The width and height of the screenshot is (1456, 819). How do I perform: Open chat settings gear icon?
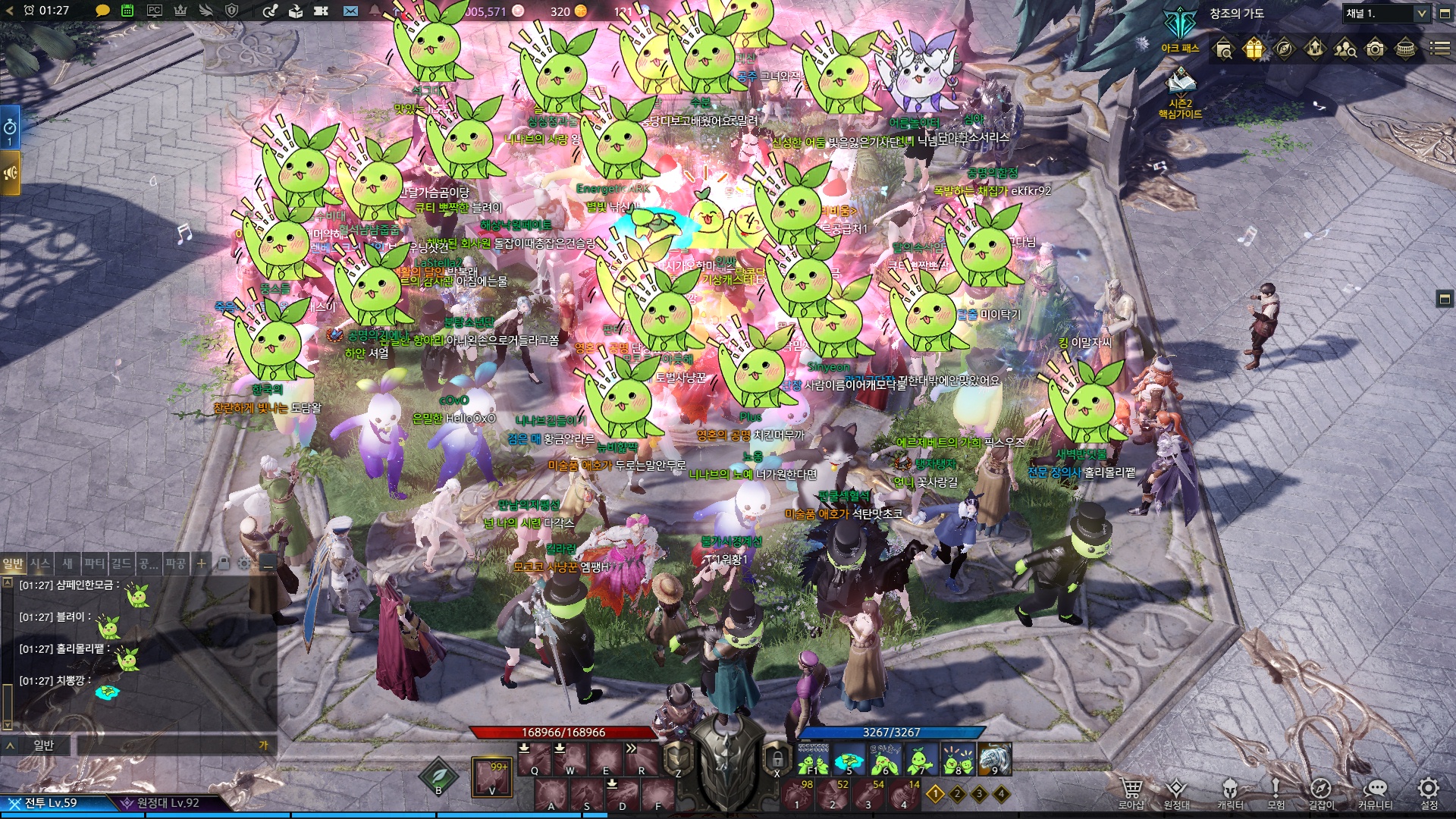[243, 563]
